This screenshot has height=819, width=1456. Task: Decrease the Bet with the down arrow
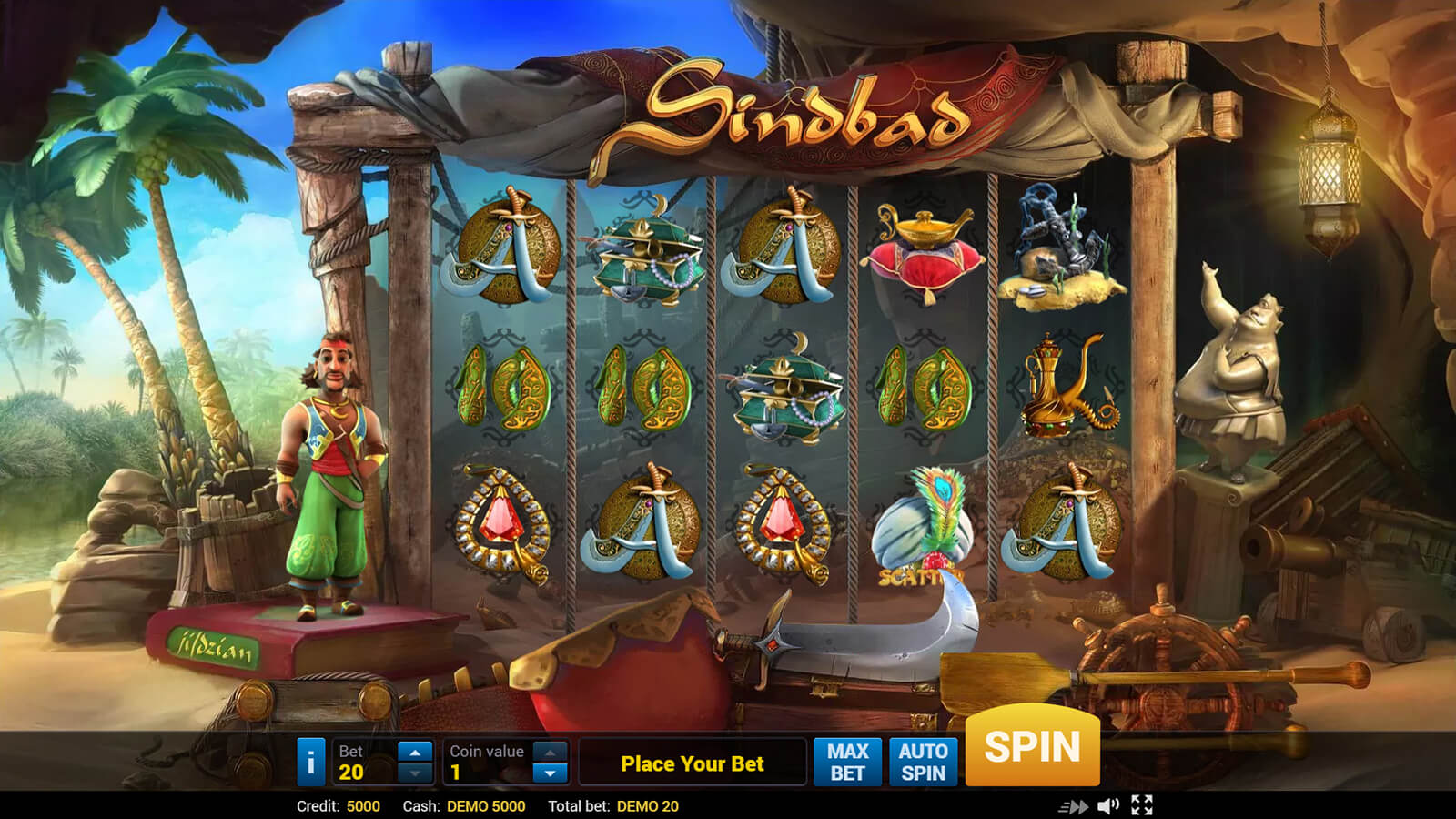click(x=415, y=773)
